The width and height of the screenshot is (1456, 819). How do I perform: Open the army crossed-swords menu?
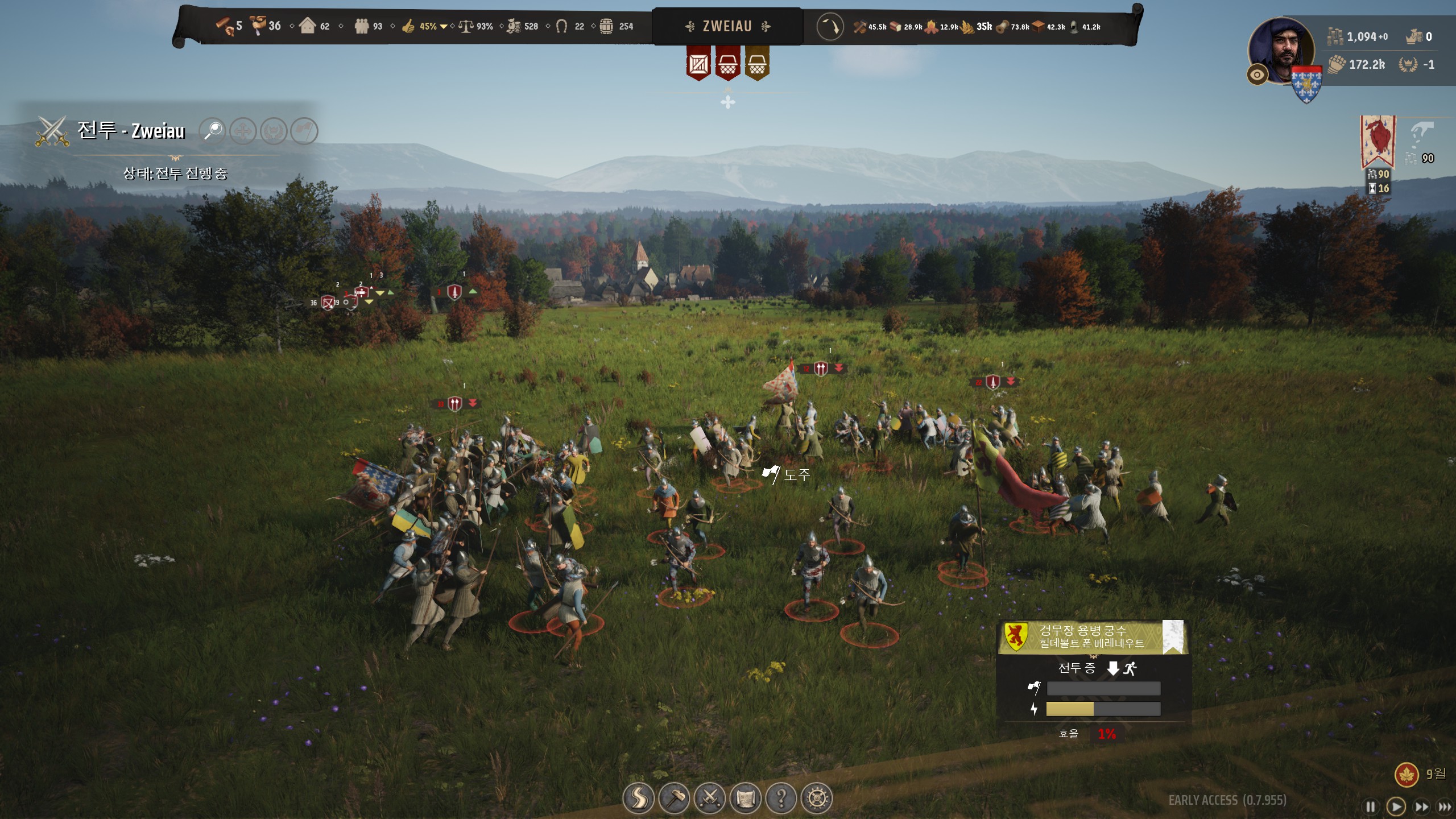[710, 798]
